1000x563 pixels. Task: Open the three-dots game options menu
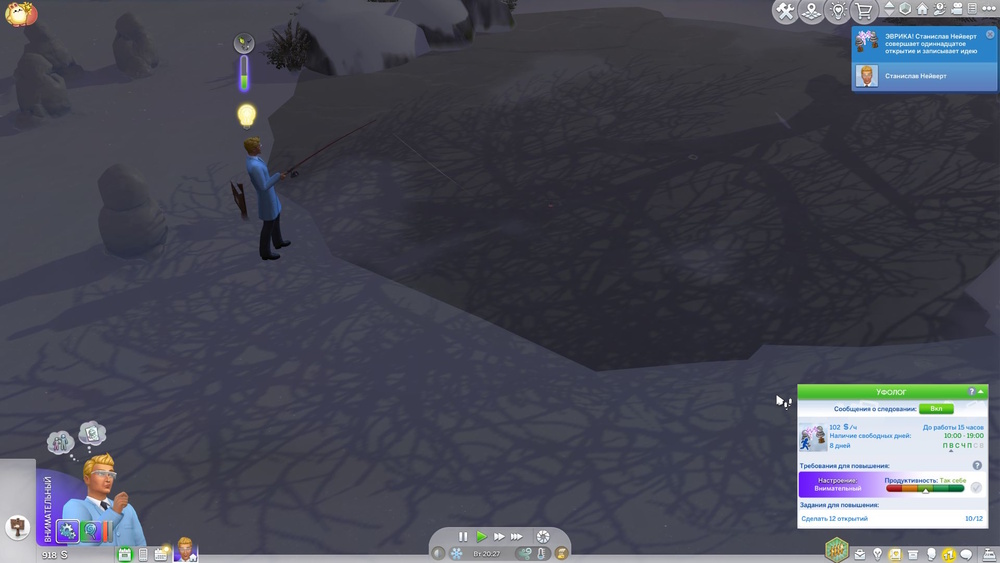pos(989,10)
